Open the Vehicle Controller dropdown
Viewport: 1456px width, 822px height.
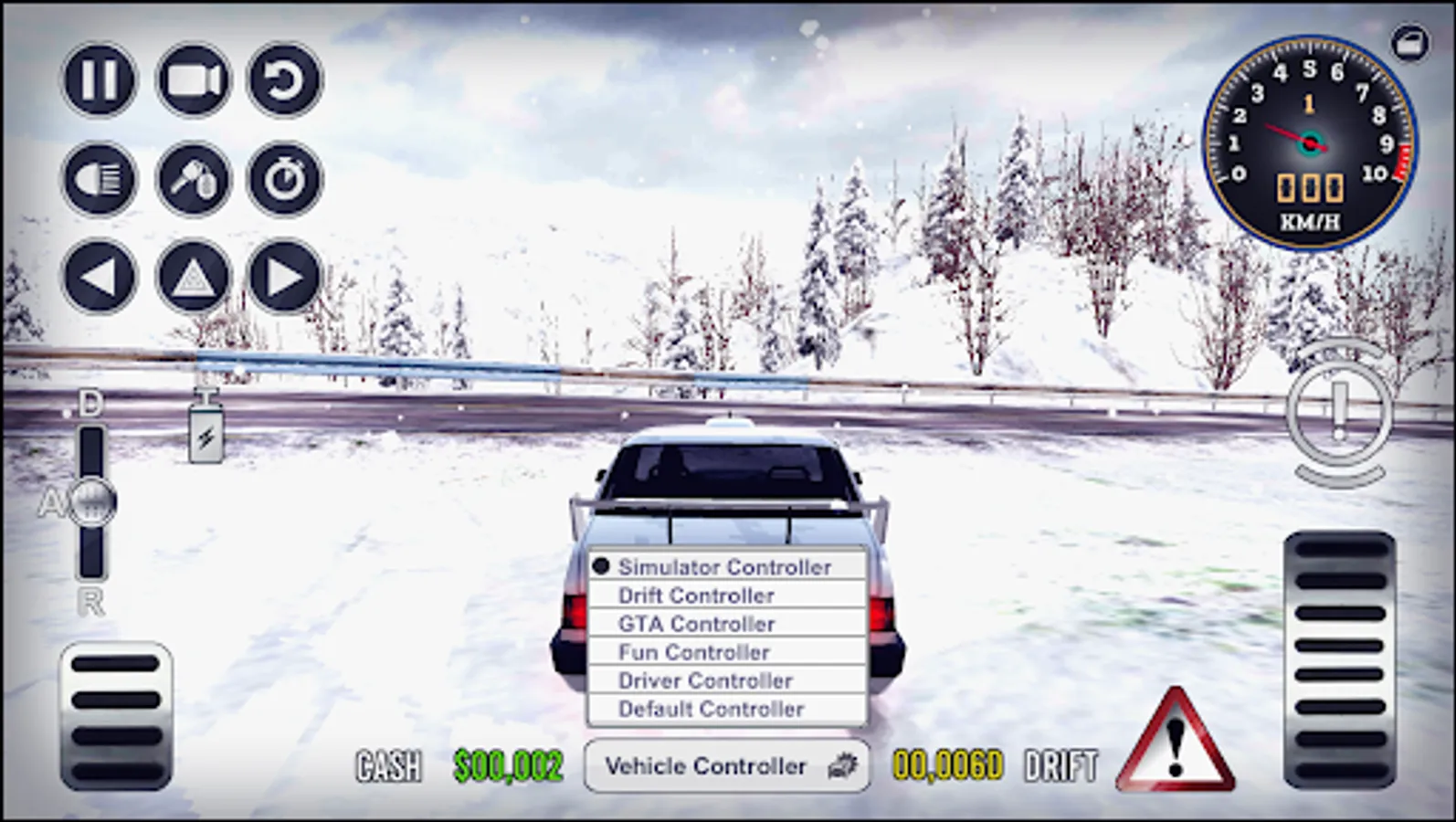(x=726, y=766)
